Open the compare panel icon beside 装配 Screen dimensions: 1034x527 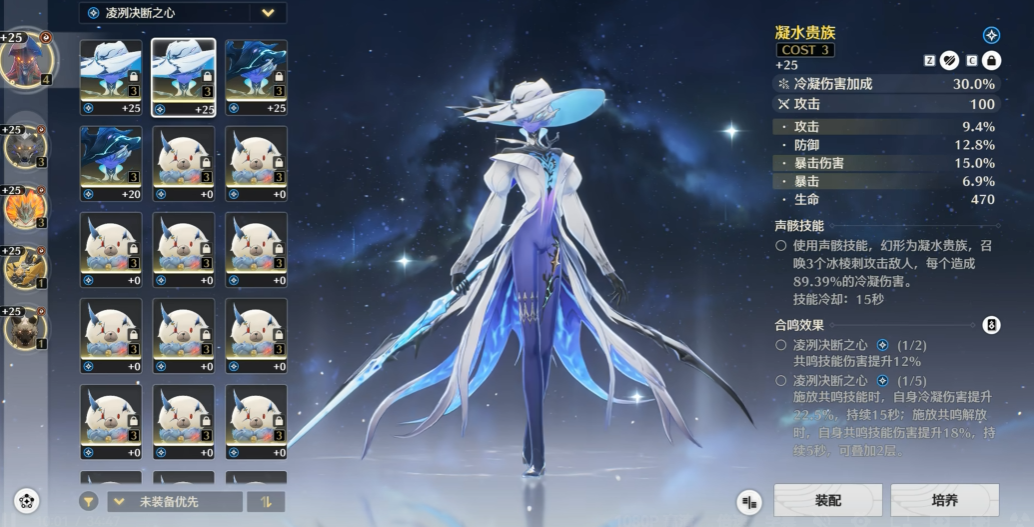click(x=749, y=501)
